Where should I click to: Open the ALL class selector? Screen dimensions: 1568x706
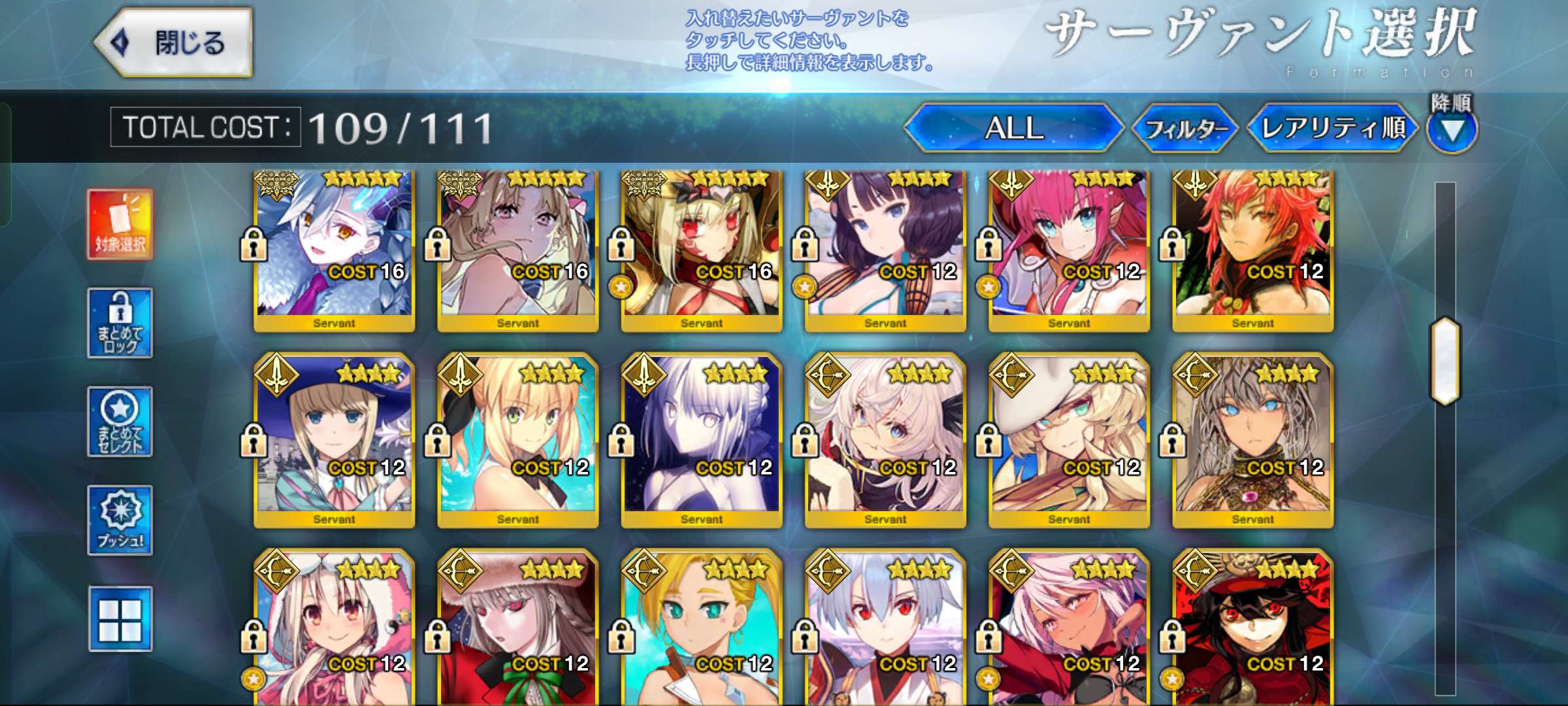pyautogui.click(x=1013, y=128)
